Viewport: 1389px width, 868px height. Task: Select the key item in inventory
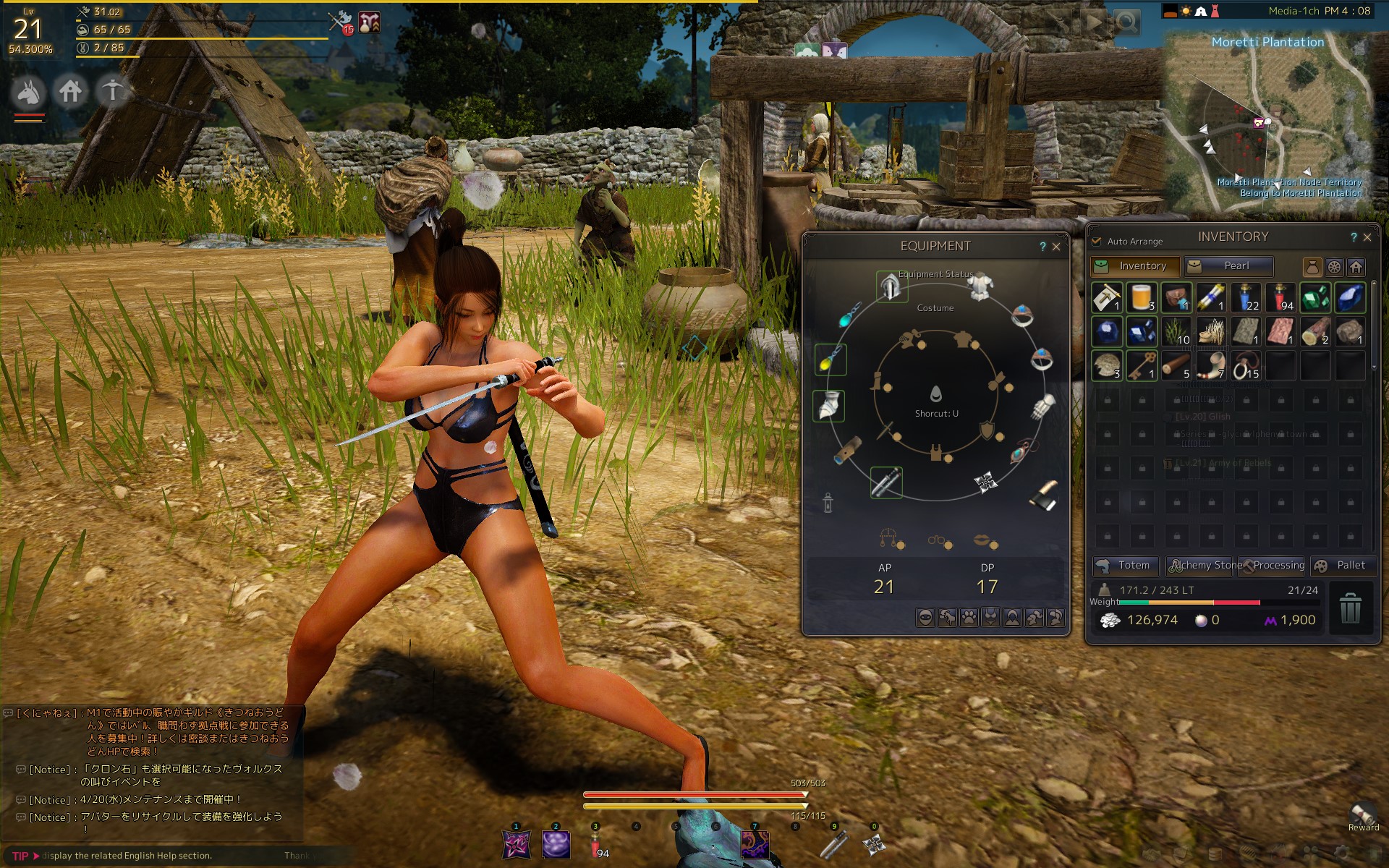coord(1142,366)
